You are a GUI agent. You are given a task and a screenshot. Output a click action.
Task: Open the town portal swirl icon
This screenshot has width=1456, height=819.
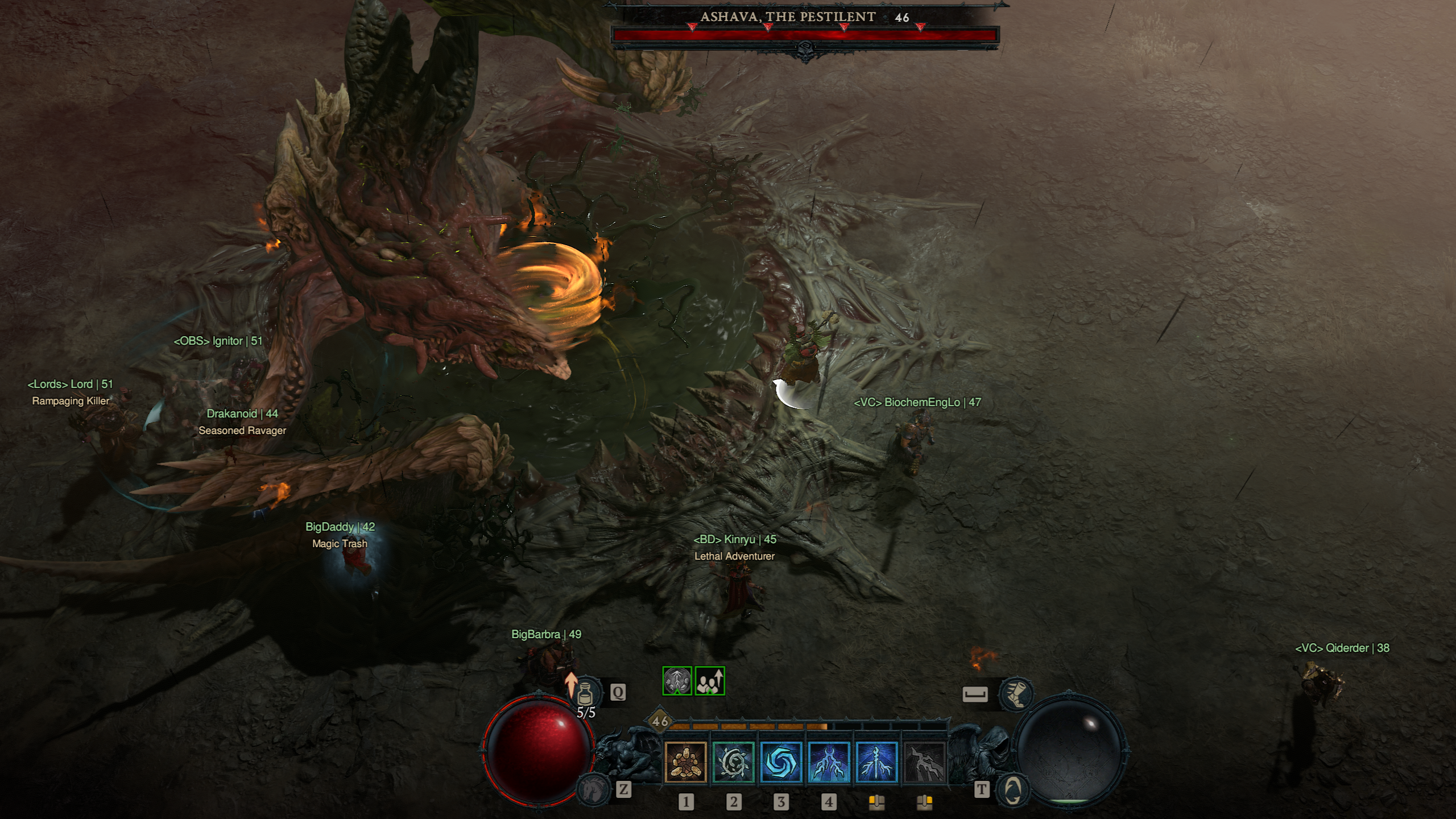[1012, 790]
